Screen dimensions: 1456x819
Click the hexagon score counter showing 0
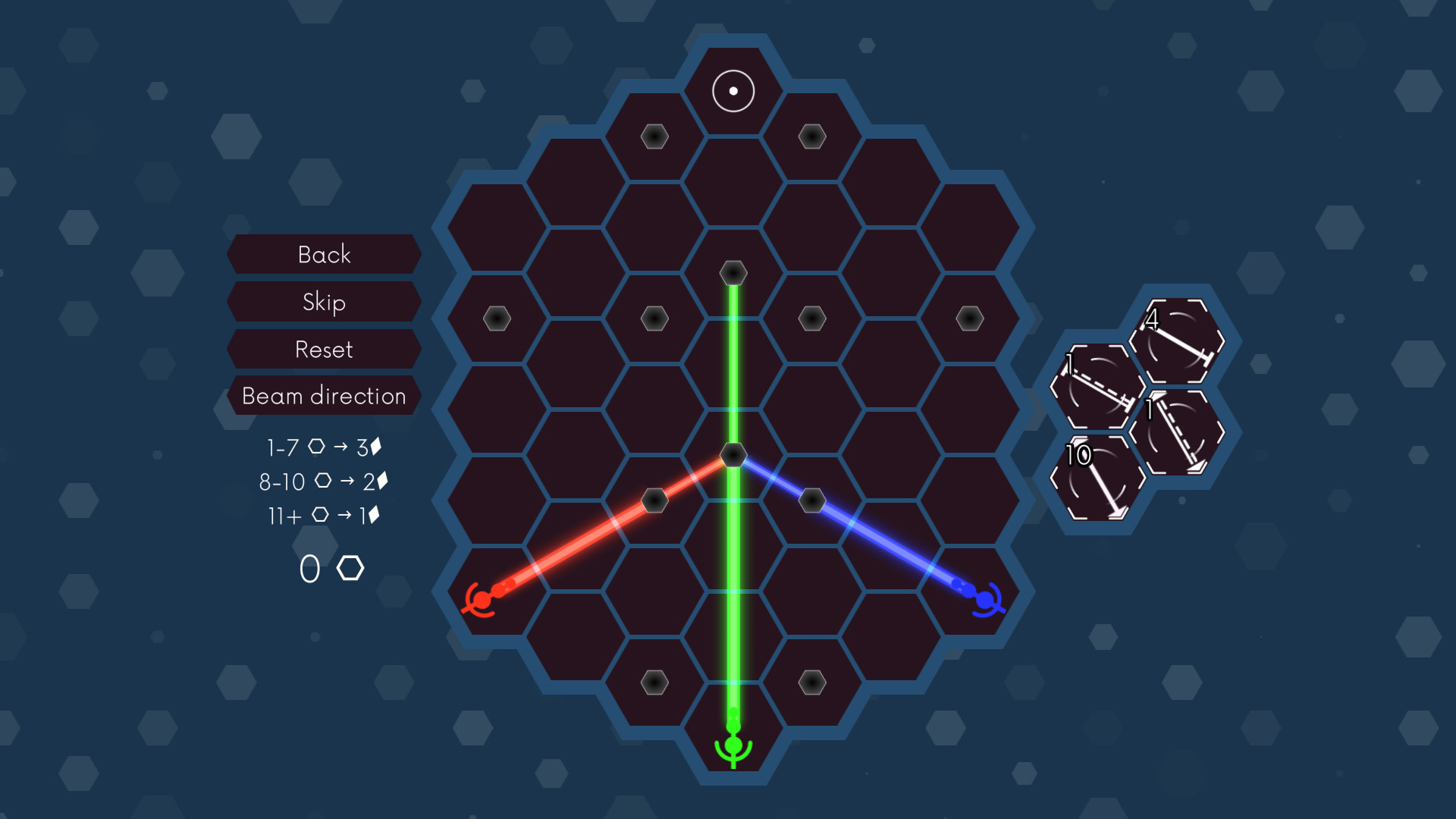pos(332,567)
